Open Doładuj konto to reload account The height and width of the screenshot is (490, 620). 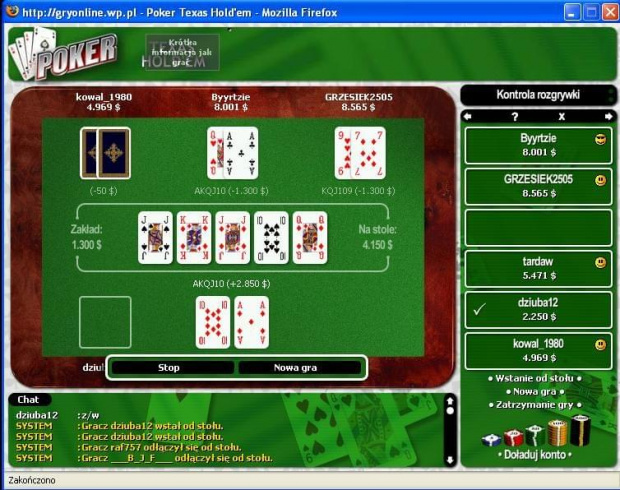click(x=538, y=454)
